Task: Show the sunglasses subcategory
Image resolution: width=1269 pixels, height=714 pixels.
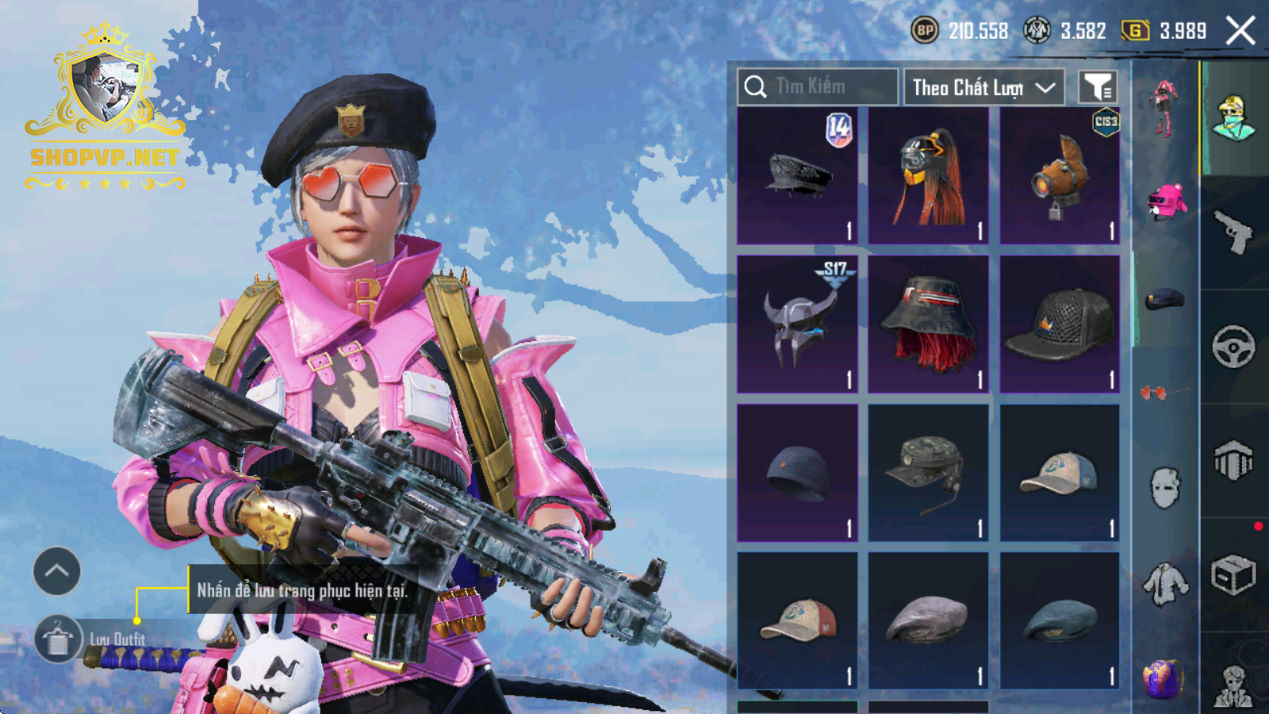Action: (x=1164, y=393)
